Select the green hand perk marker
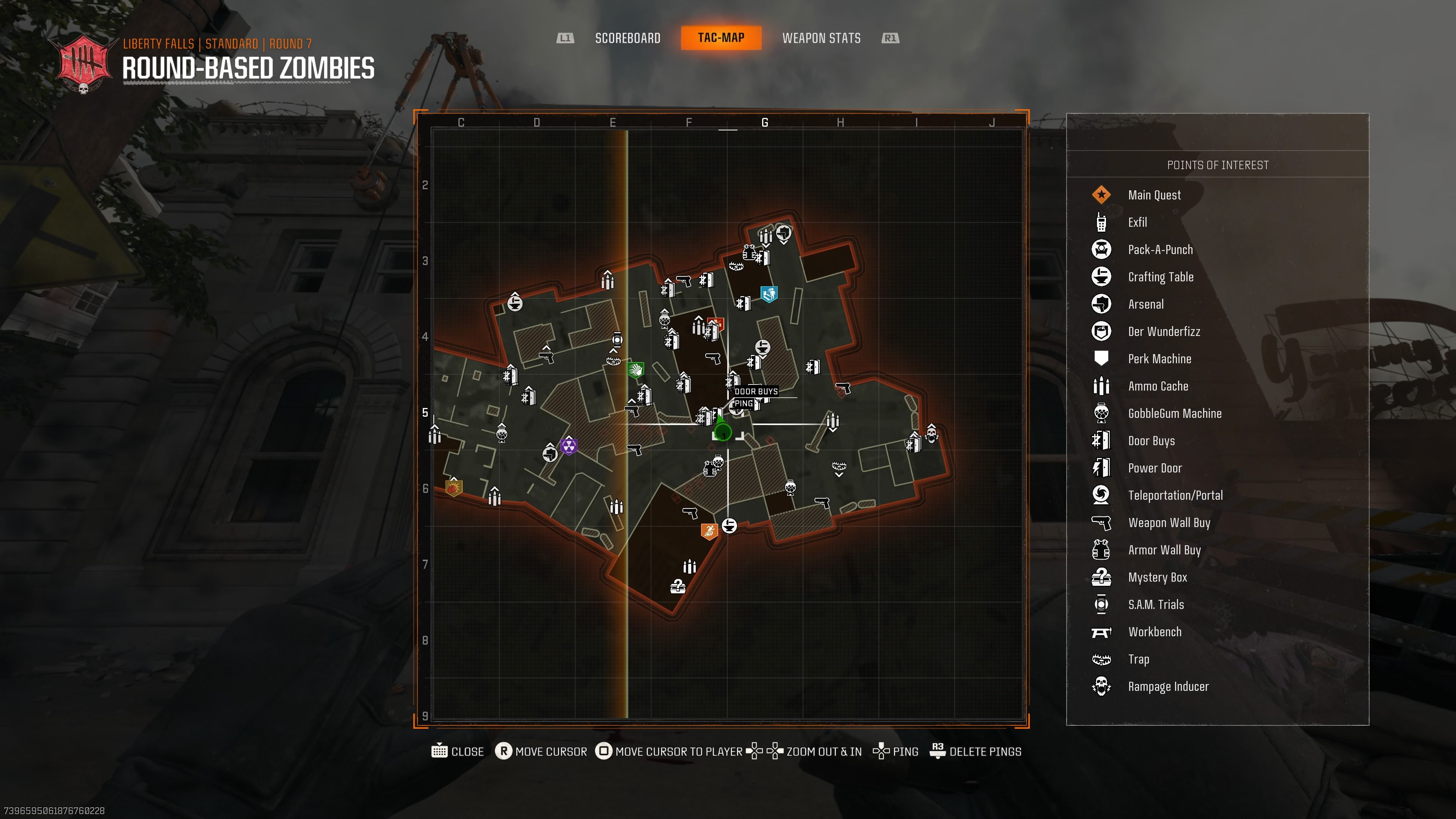This screenshot has height=819, width=1456. [x=636, y=370]
